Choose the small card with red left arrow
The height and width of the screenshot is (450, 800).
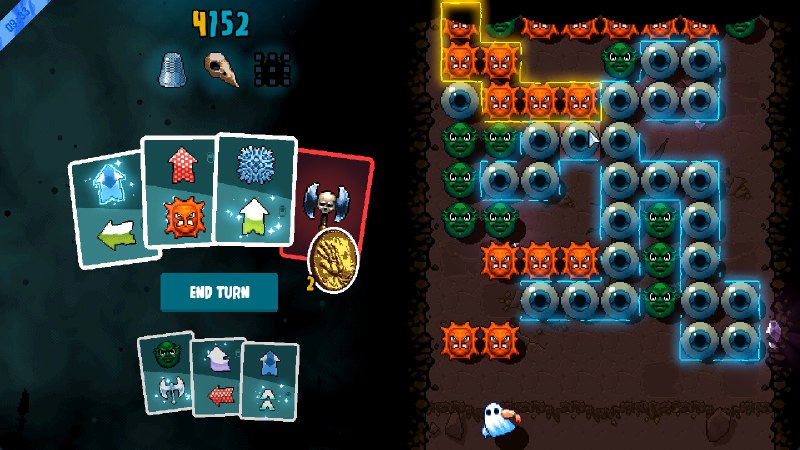point(218,376)
